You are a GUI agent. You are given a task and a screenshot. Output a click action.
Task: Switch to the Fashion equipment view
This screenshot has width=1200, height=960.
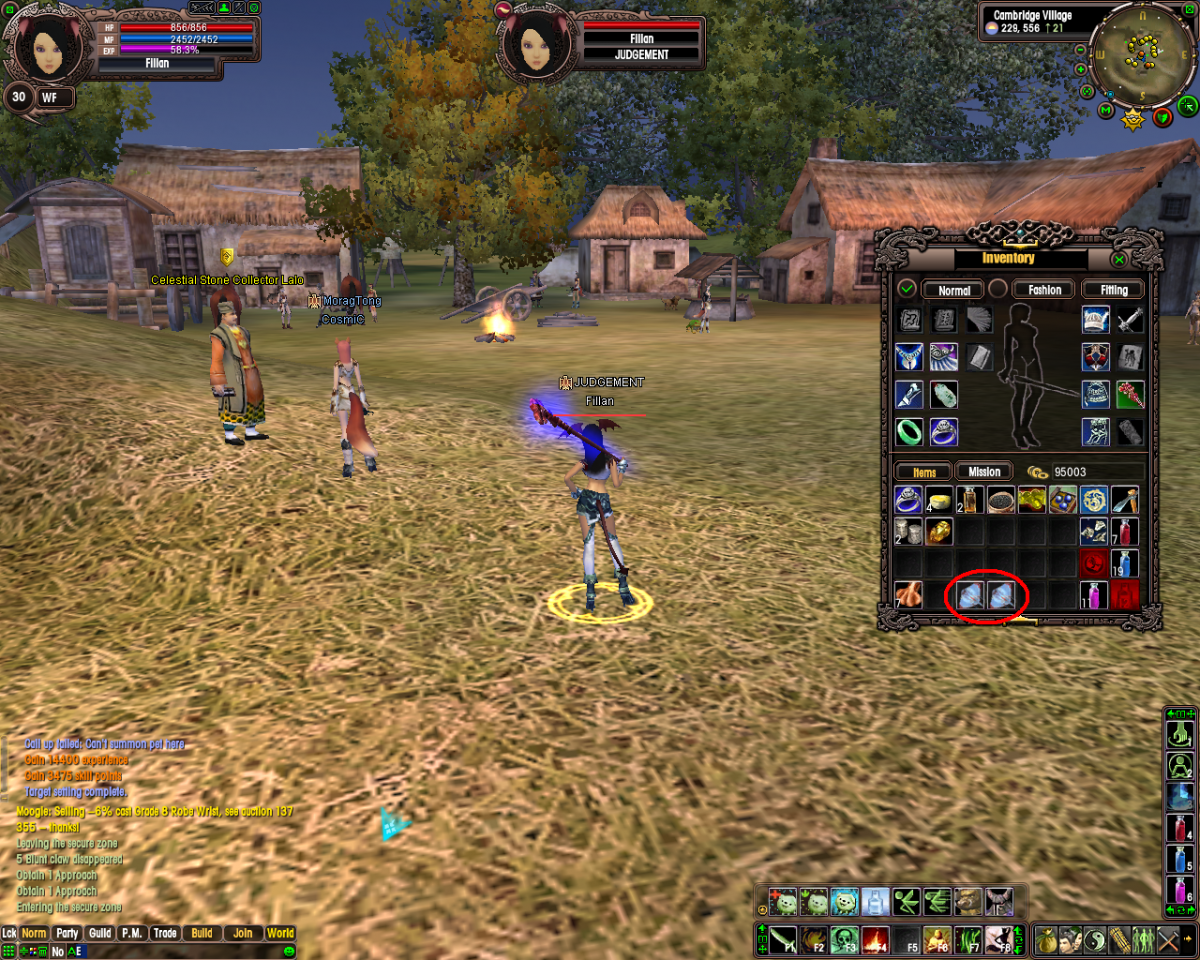pyautogui.click(x=1044, y=290)
